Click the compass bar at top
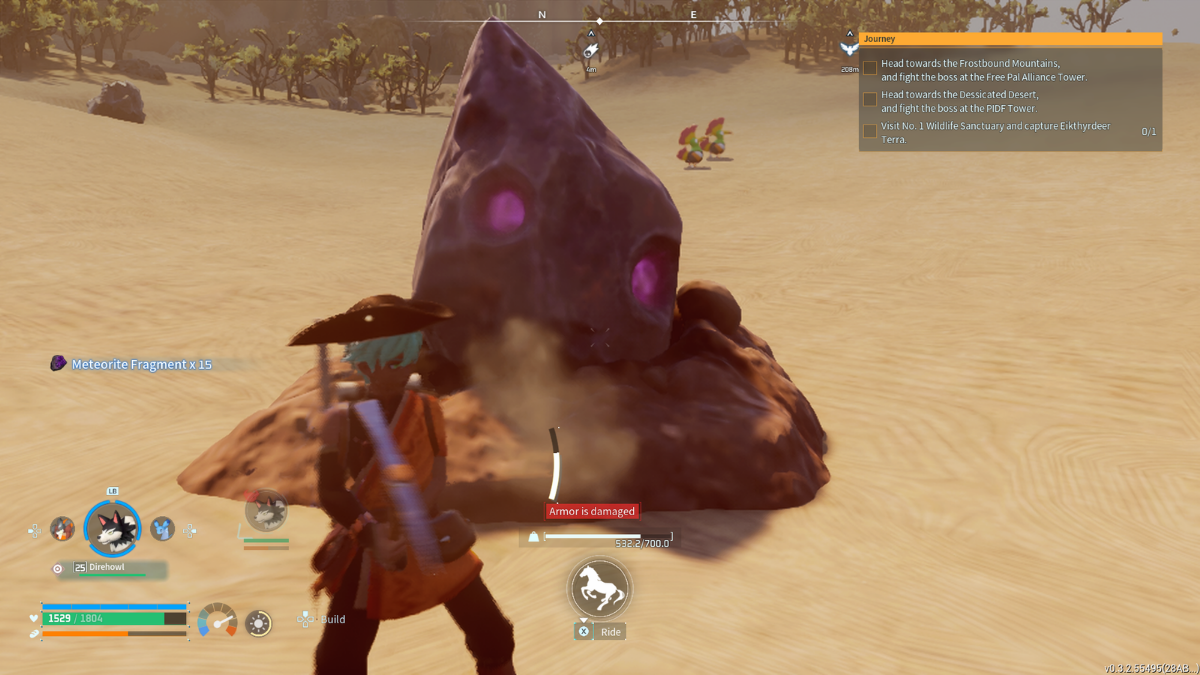The image size is (1200, 675). [600, 17]
